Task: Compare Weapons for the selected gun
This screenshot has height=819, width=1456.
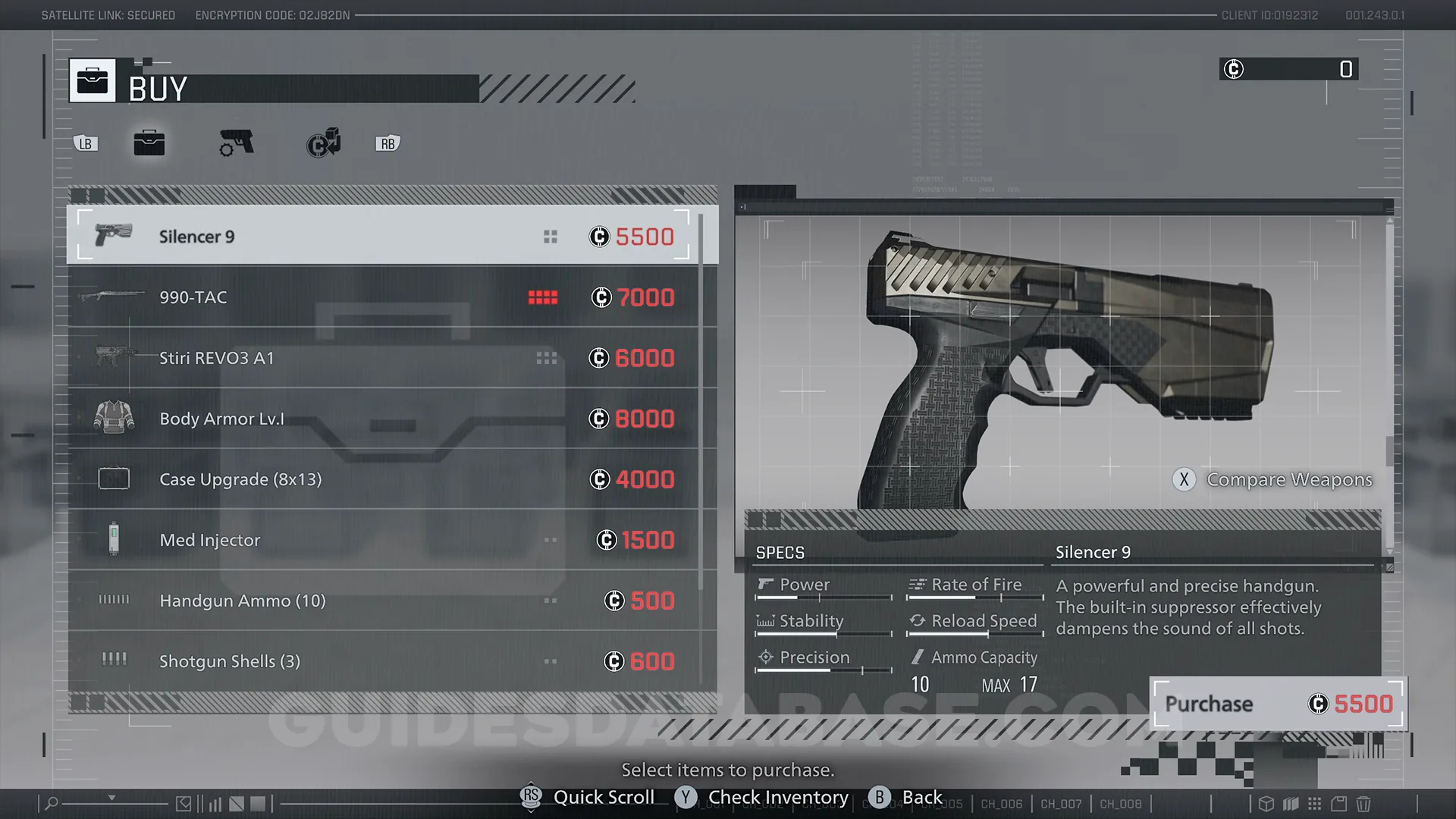Action: tap(1274, 479)
